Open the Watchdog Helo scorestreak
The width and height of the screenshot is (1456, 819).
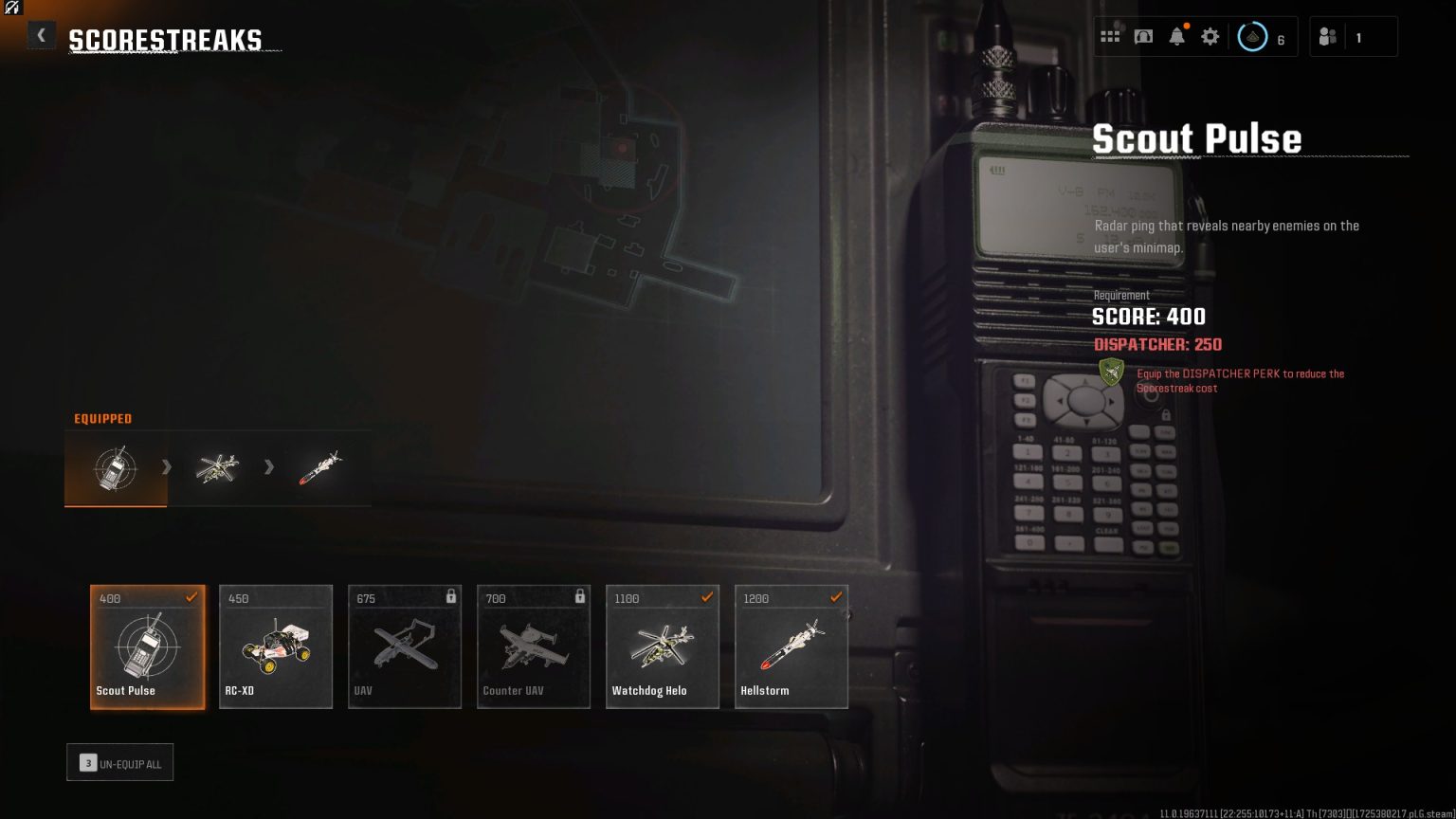[663, 646]
